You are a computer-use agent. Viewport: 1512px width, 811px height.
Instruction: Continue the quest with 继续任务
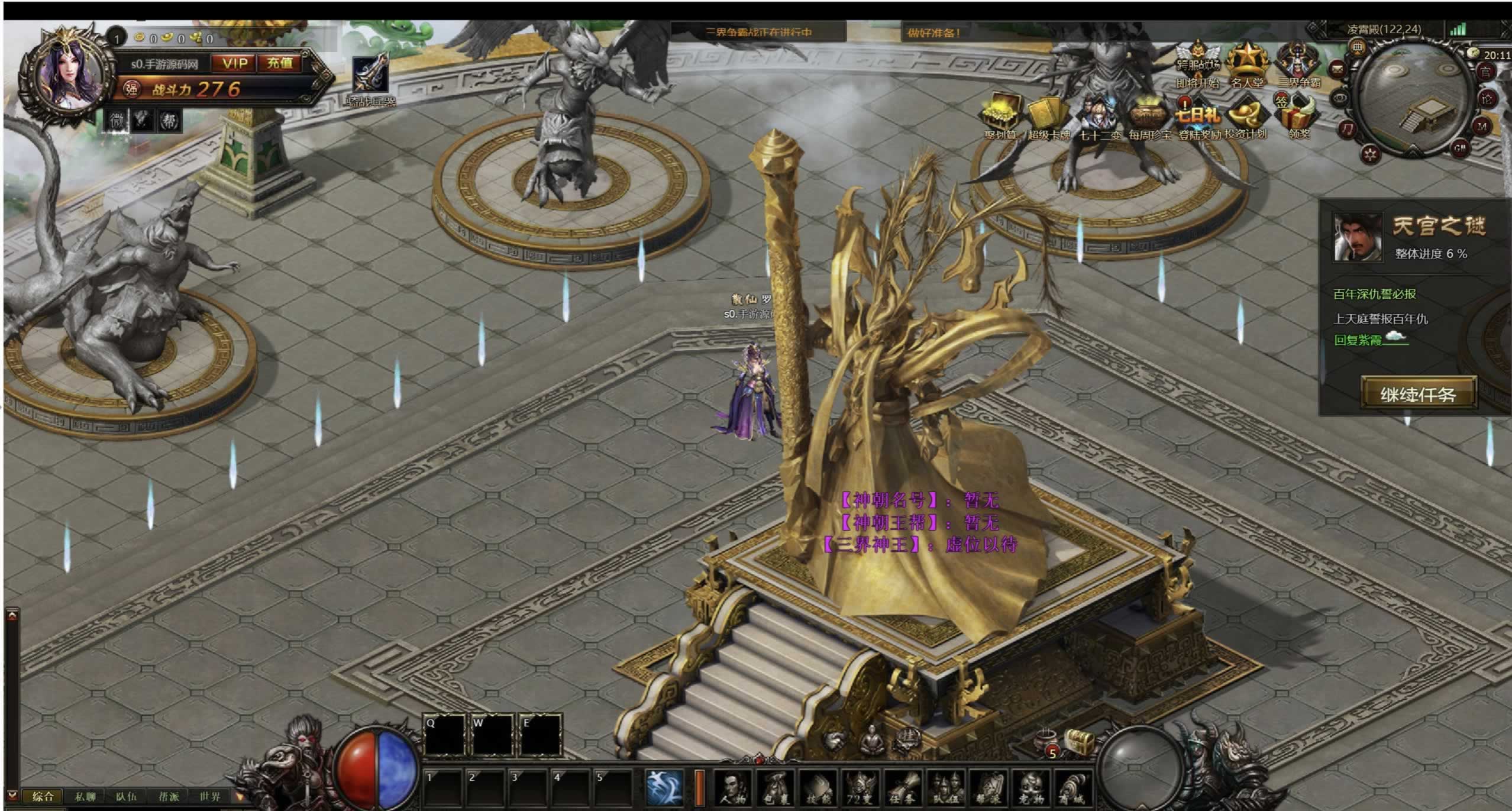coord(1418,394)
